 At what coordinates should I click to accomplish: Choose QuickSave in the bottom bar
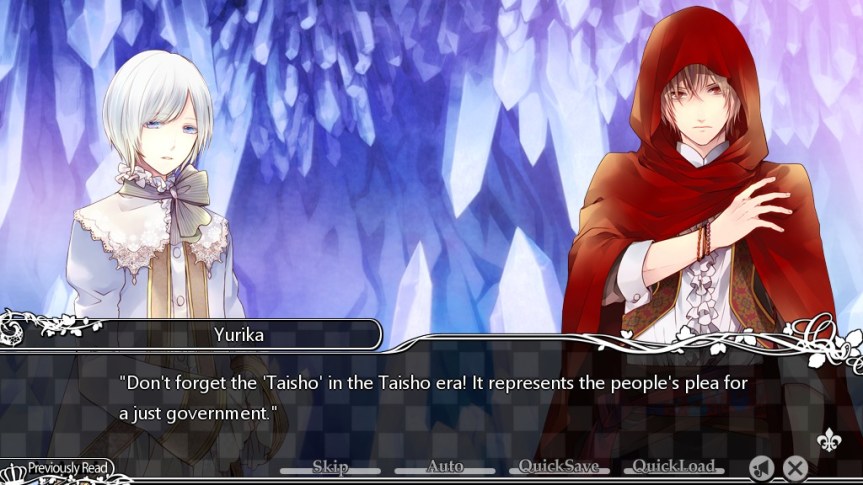coord(558,466)
